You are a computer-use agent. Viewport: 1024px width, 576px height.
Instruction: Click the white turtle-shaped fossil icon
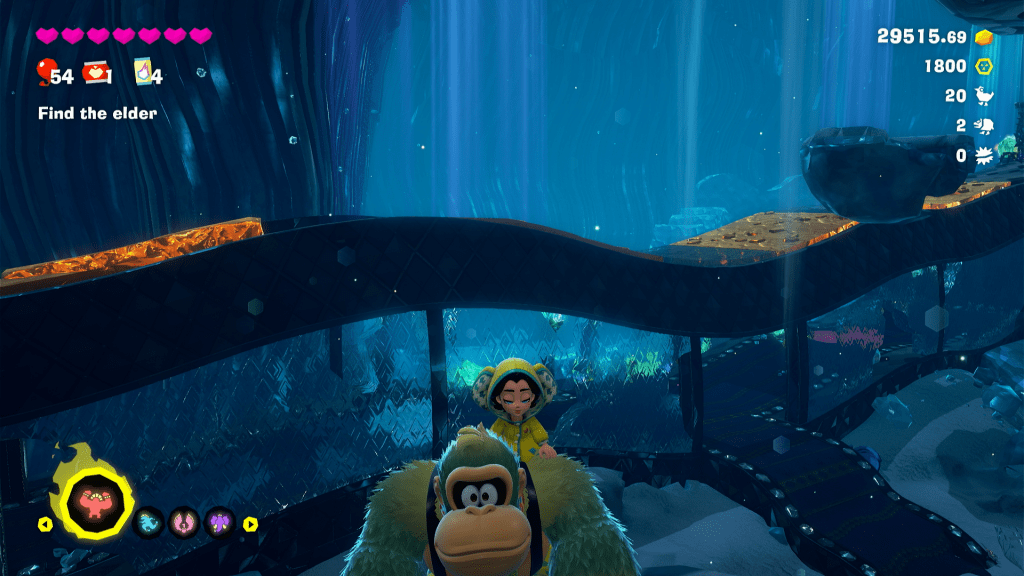(x=983, y=126)
